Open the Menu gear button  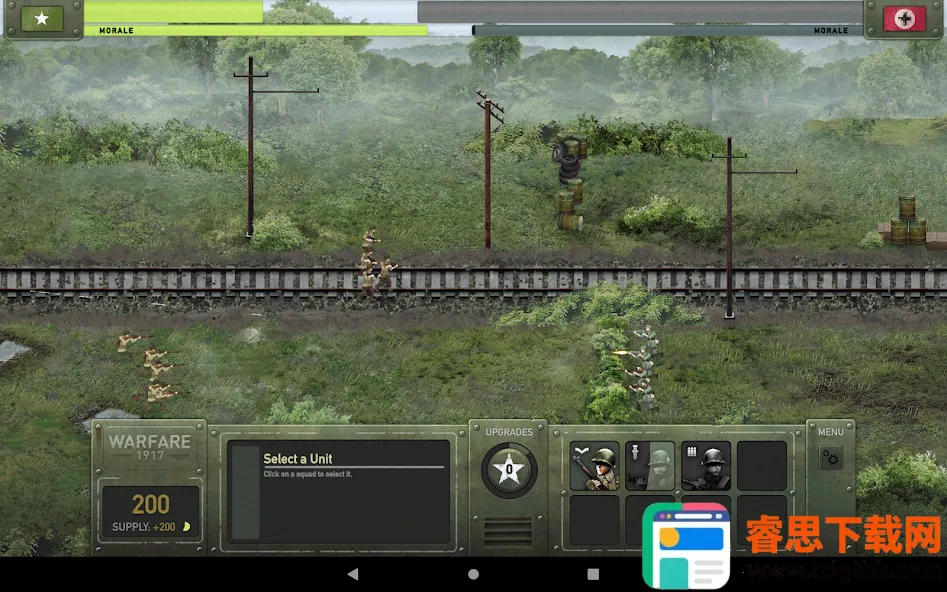831,459
